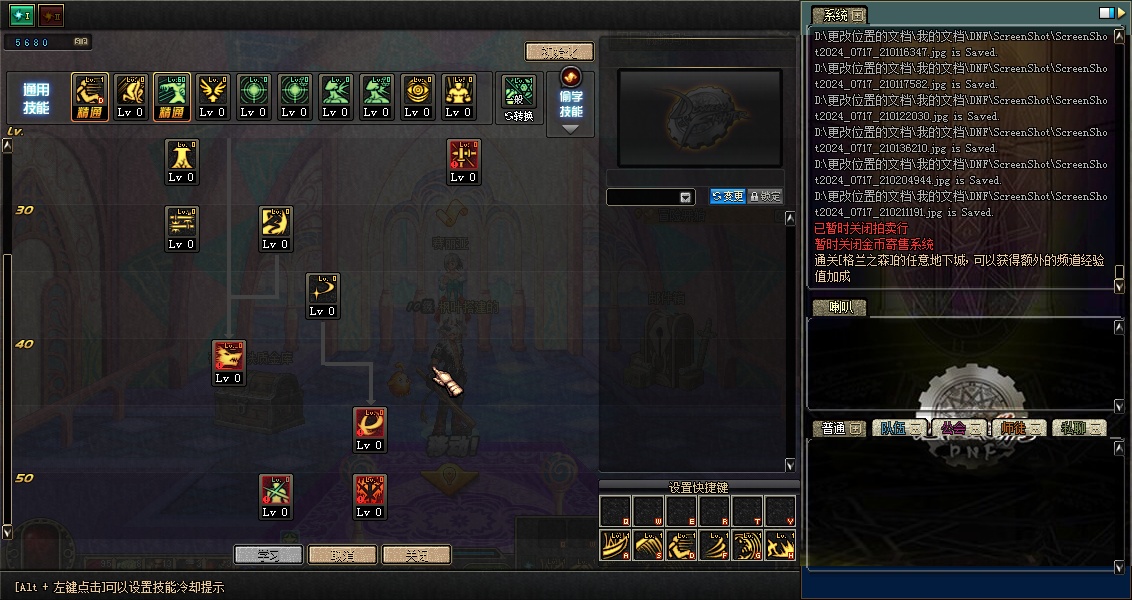Click the 锁定 (Lock) button
The height and width of the screenshot is (600, 1132).
[x=765, y=197]
